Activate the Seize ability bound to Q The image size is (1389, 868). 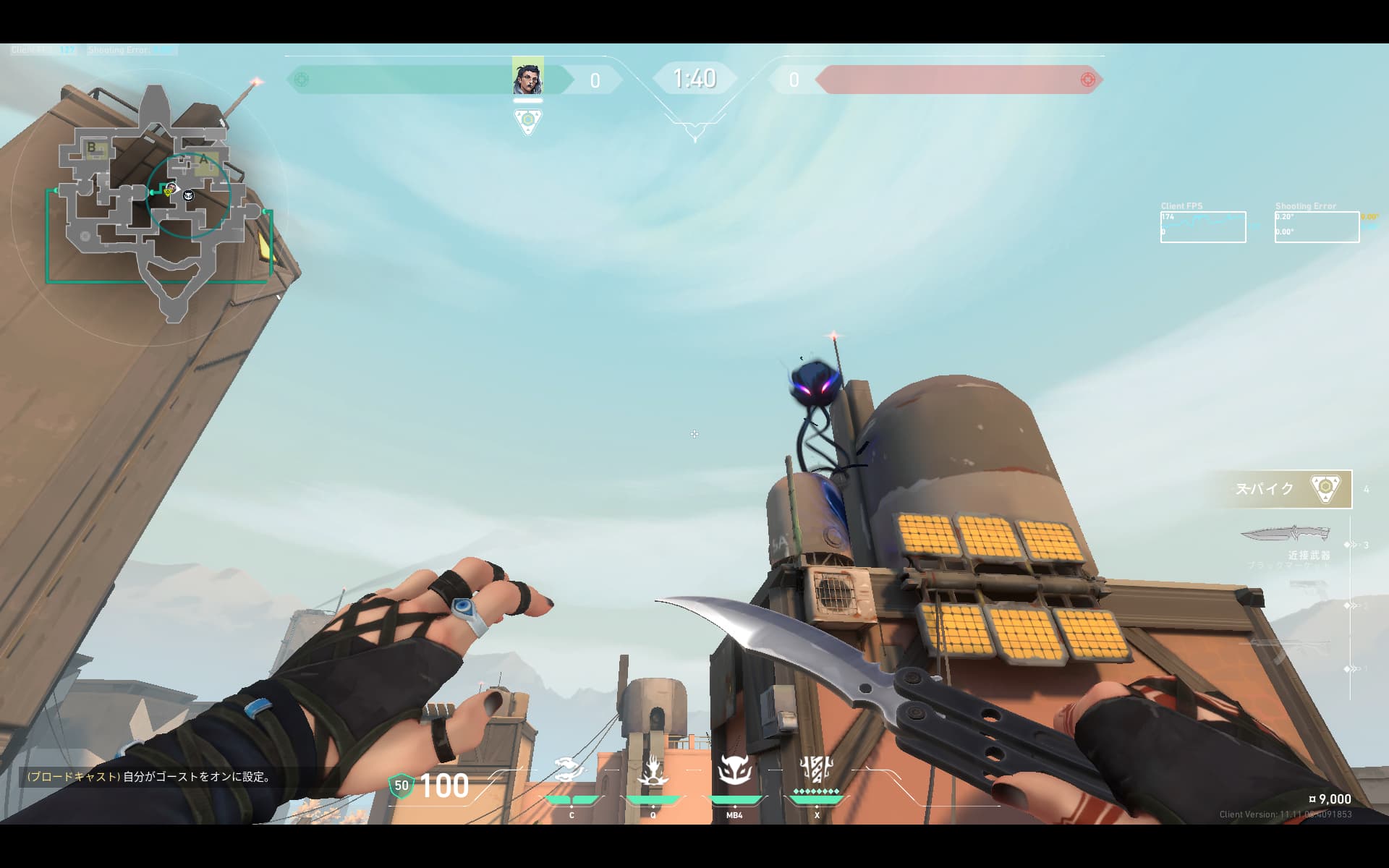(653, 772)
